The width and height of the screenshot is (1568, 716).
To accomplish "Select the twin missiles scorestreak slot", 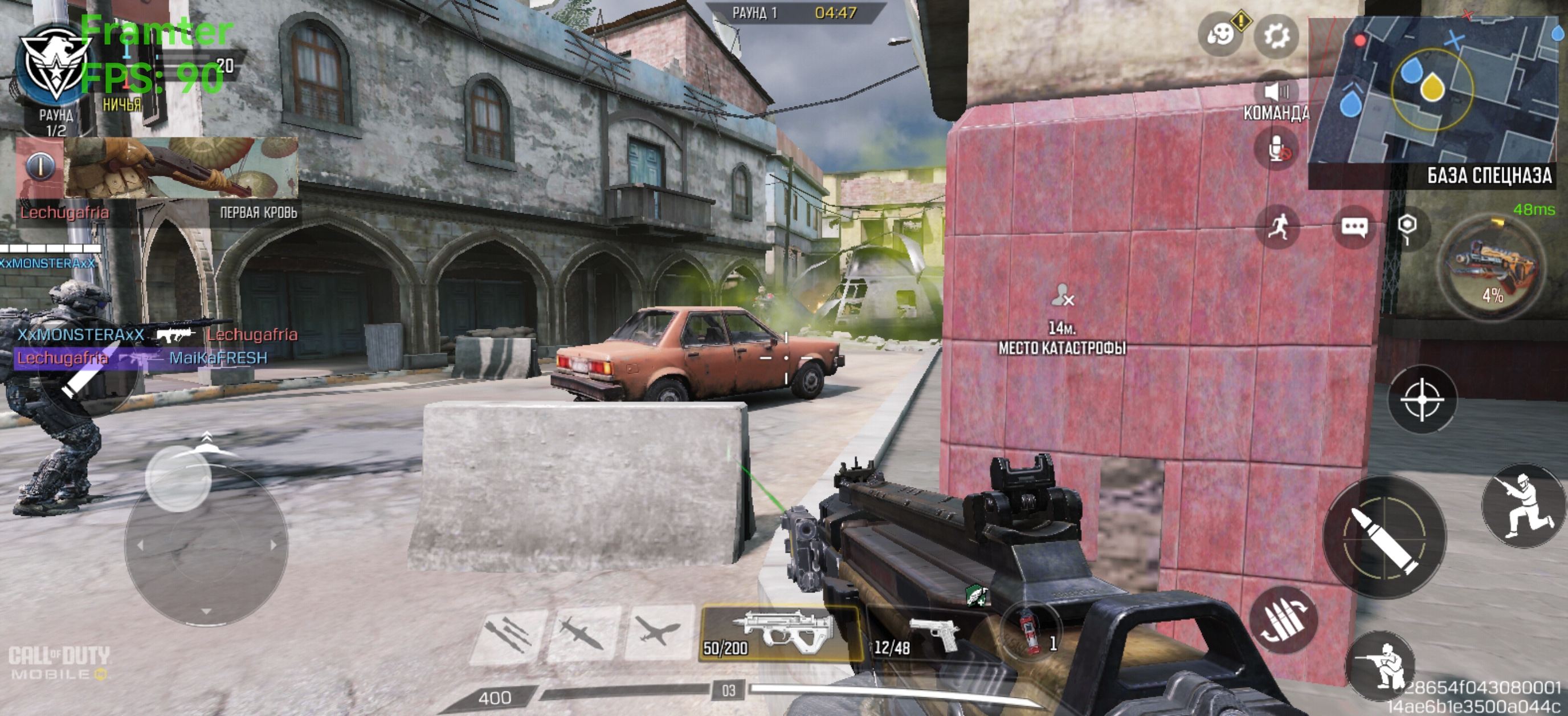I will click(x=507, y=634).
